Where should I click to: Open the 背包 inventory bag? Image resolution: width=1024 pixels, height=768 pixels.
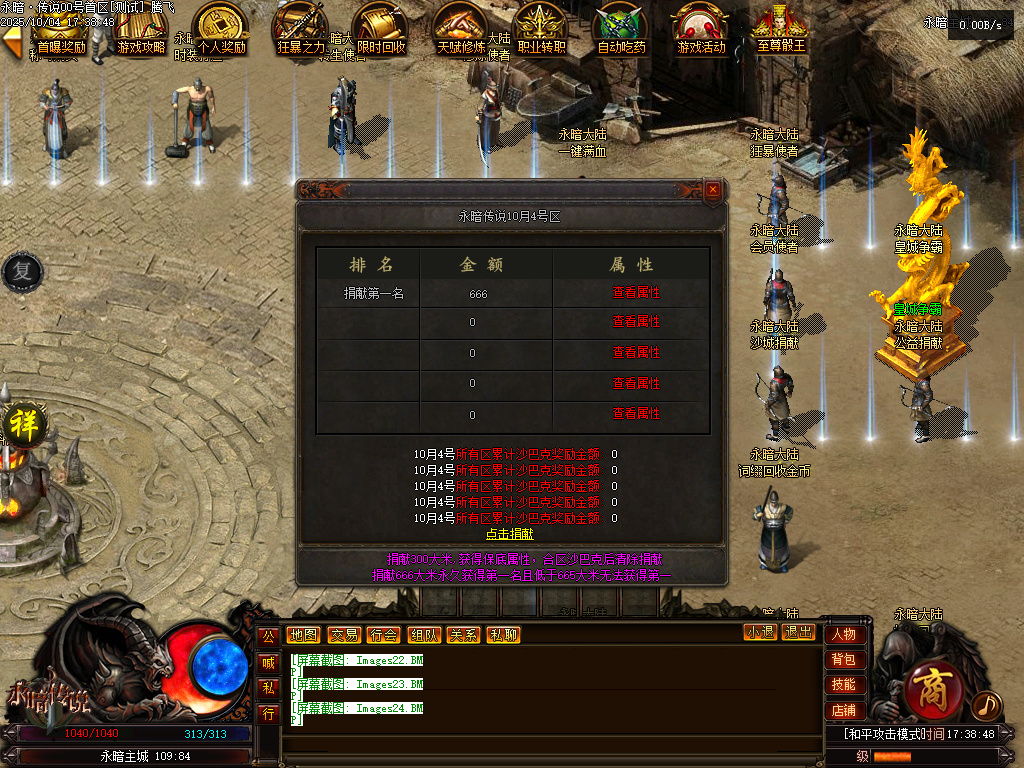[843, 660]
